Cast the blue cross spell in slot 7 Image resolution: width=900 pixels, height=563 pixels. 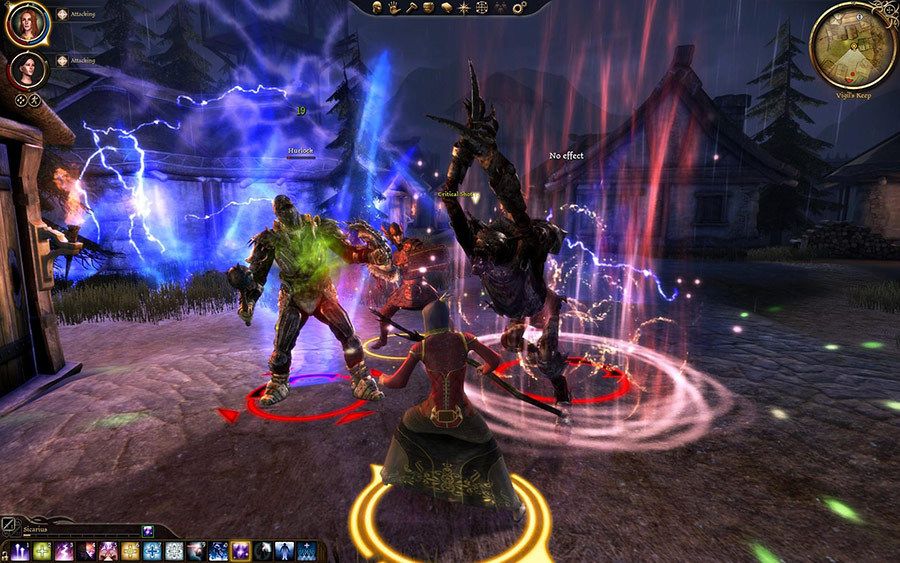pos(153,551)
